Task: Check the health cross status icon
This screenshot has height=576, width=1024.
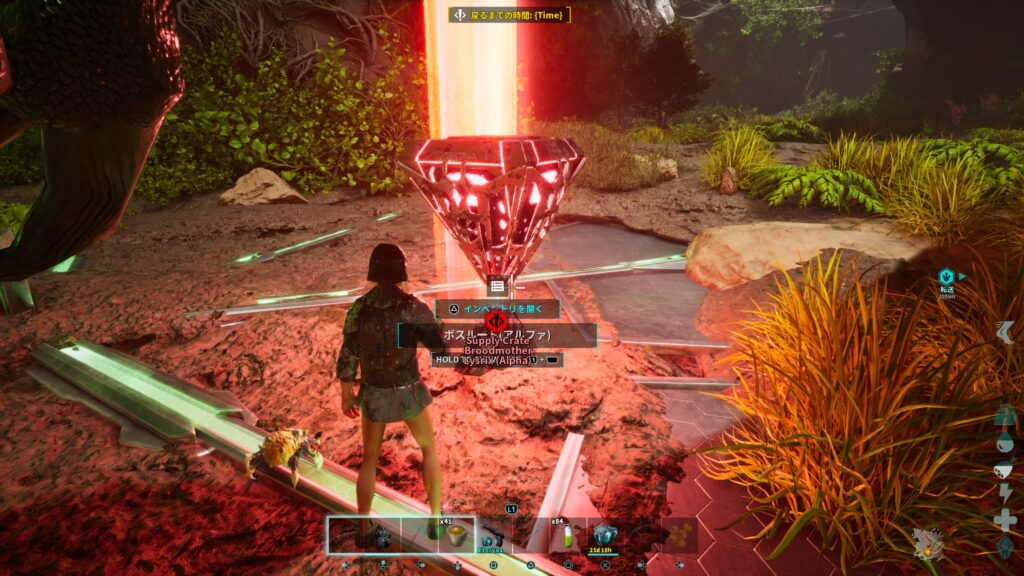Action: click(1005, 519)
